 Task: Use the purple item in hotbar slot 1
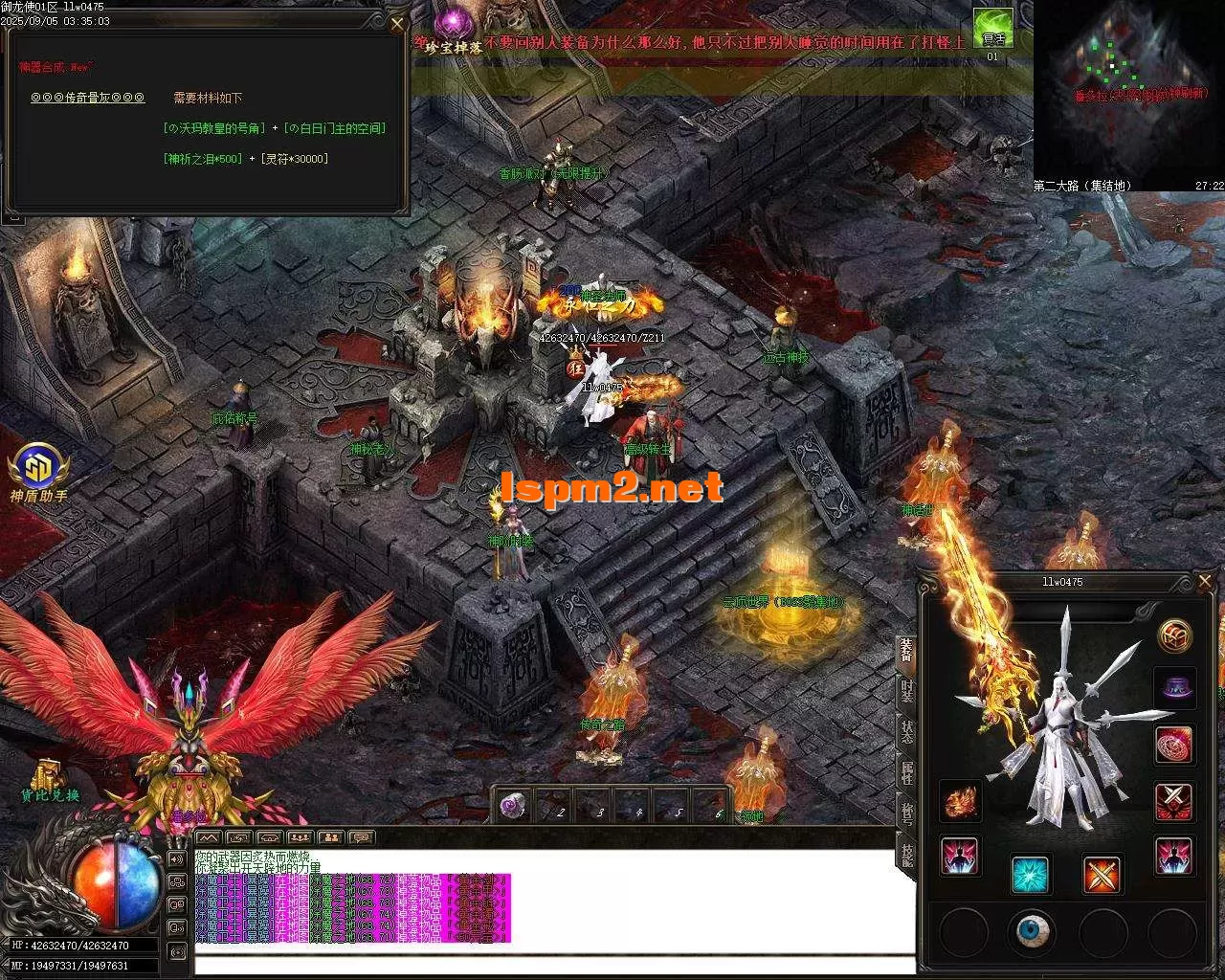[514, 806]
